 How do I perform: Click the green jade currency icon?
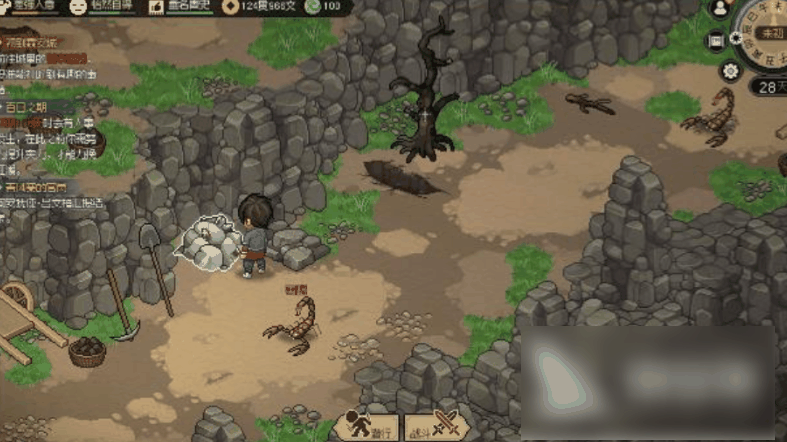313,6
